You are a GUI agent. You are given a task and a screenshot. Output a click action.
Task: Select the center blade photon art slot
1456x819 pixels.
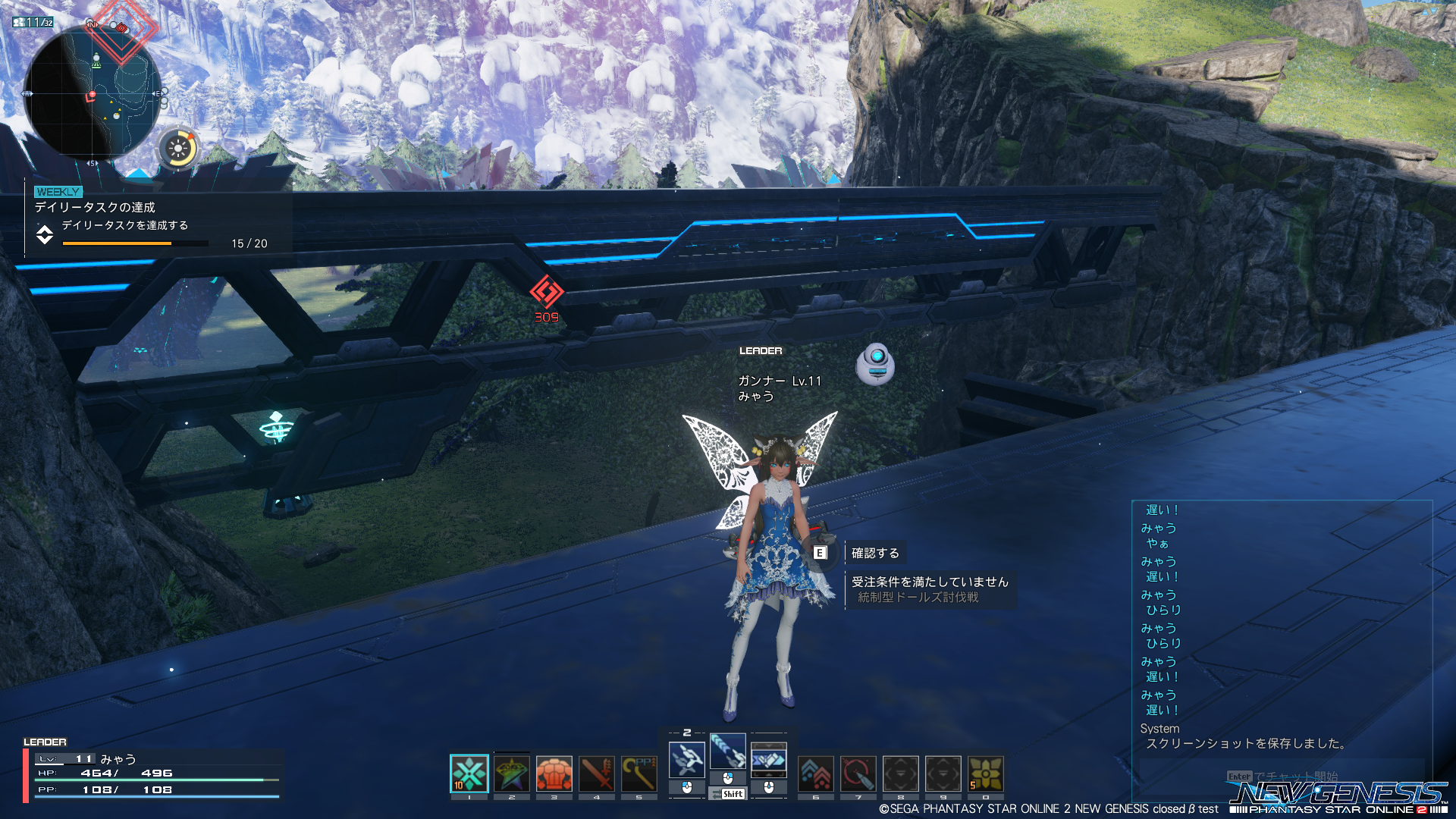728,751
